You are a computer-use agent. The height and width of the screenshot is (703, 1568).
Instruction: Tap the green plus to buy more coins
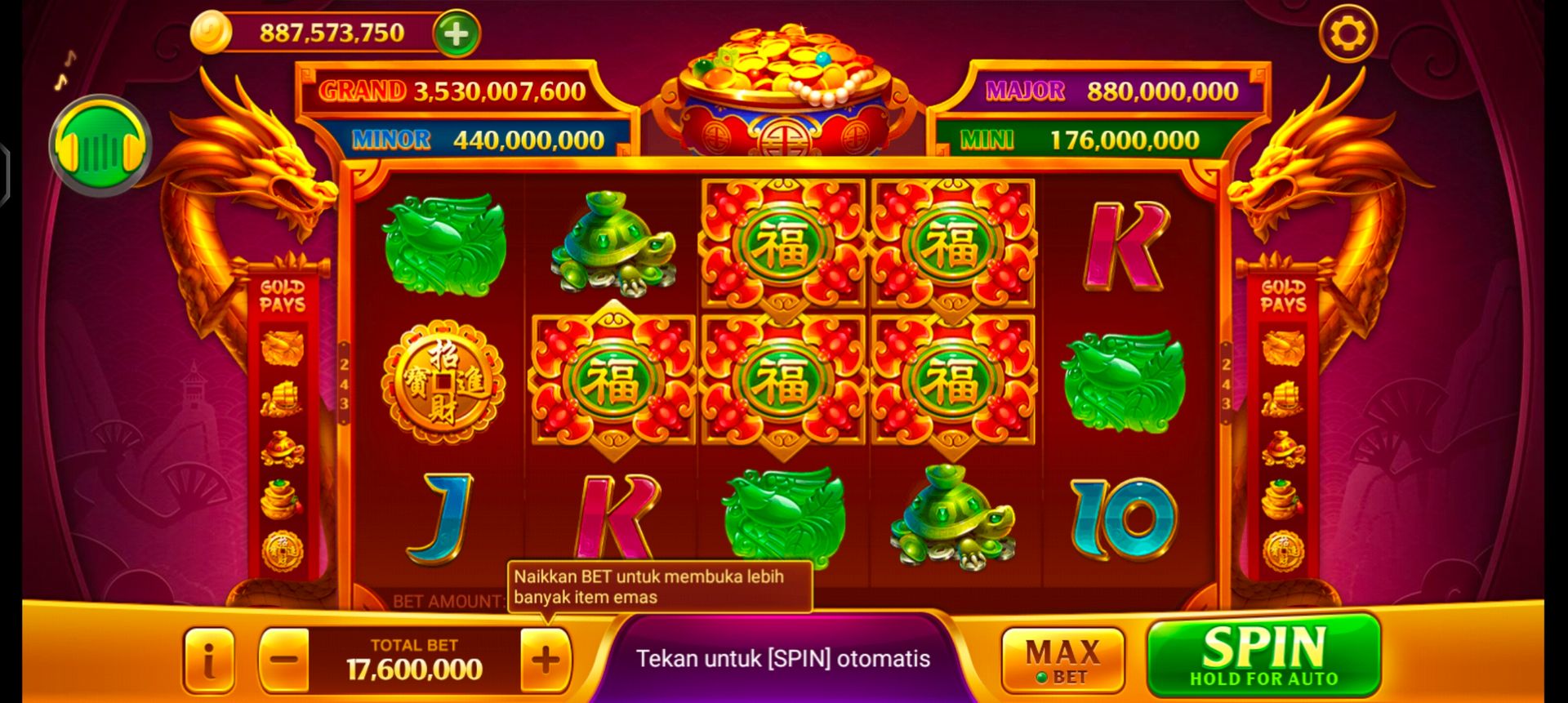[x=454, y=34]
